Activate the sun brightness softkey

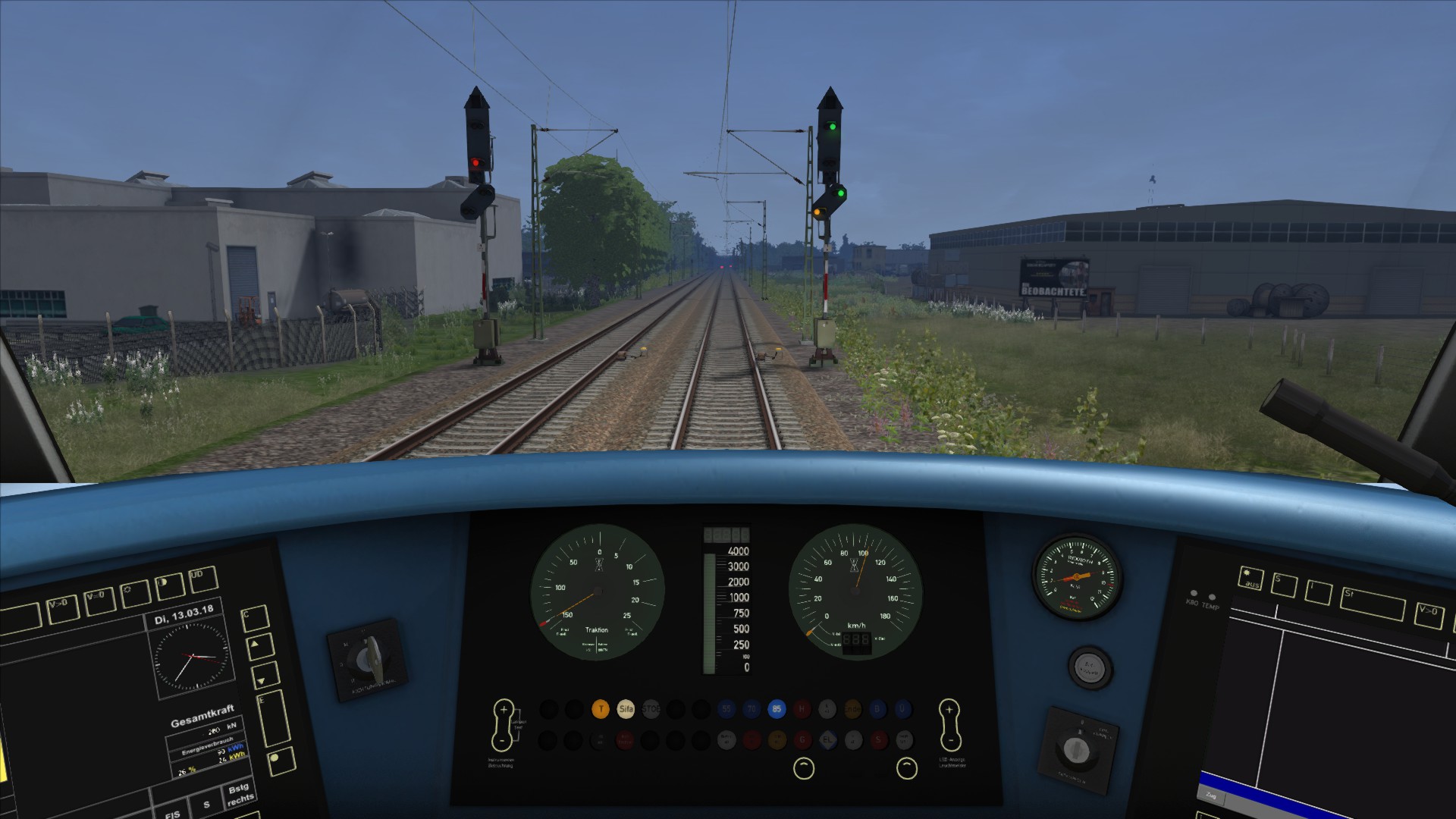(135, 593)
